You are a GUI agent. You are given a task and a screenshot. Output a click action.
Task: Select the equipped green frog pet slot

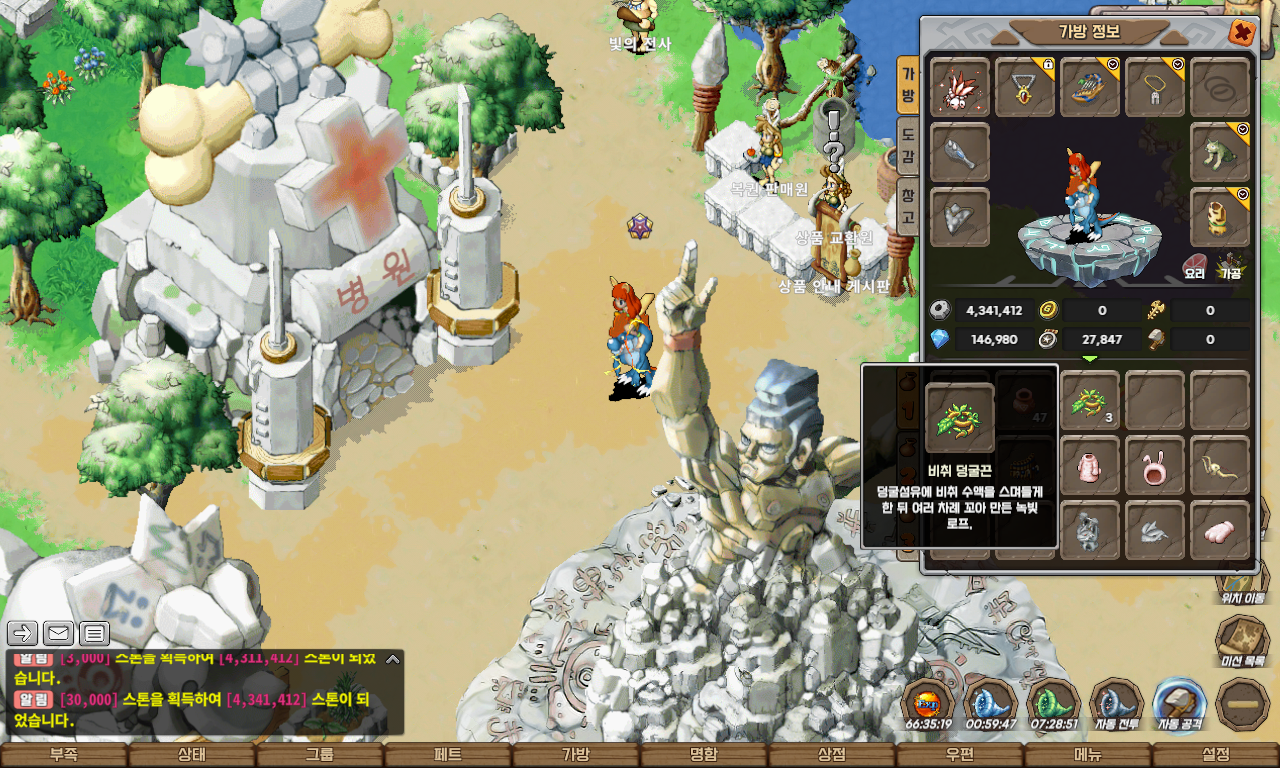[1220, 153]
